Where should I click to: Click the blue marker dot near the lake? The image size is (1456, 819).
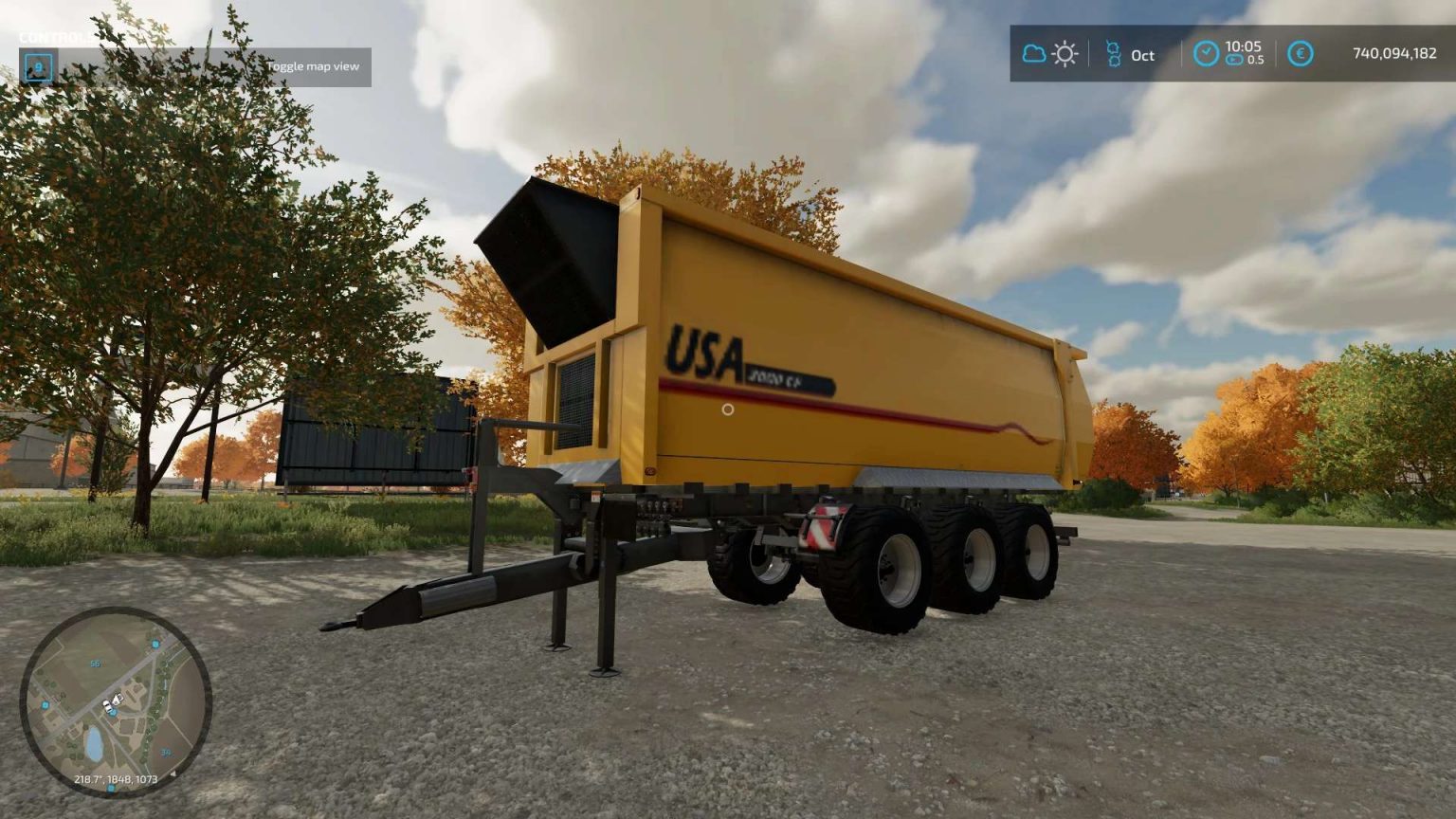pos(45,704)
